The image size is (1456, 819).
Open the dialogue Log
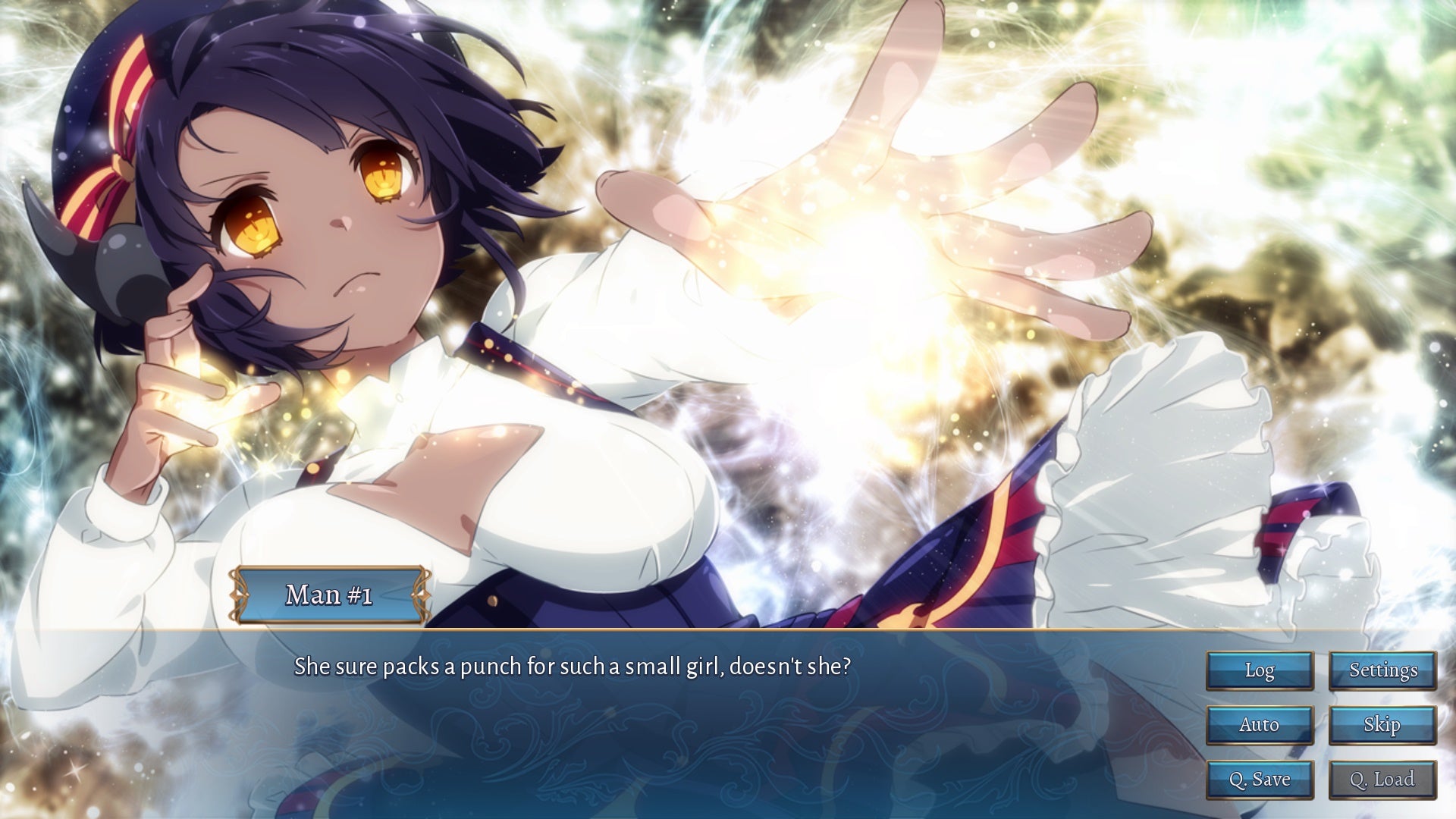tap(1260, 670)
